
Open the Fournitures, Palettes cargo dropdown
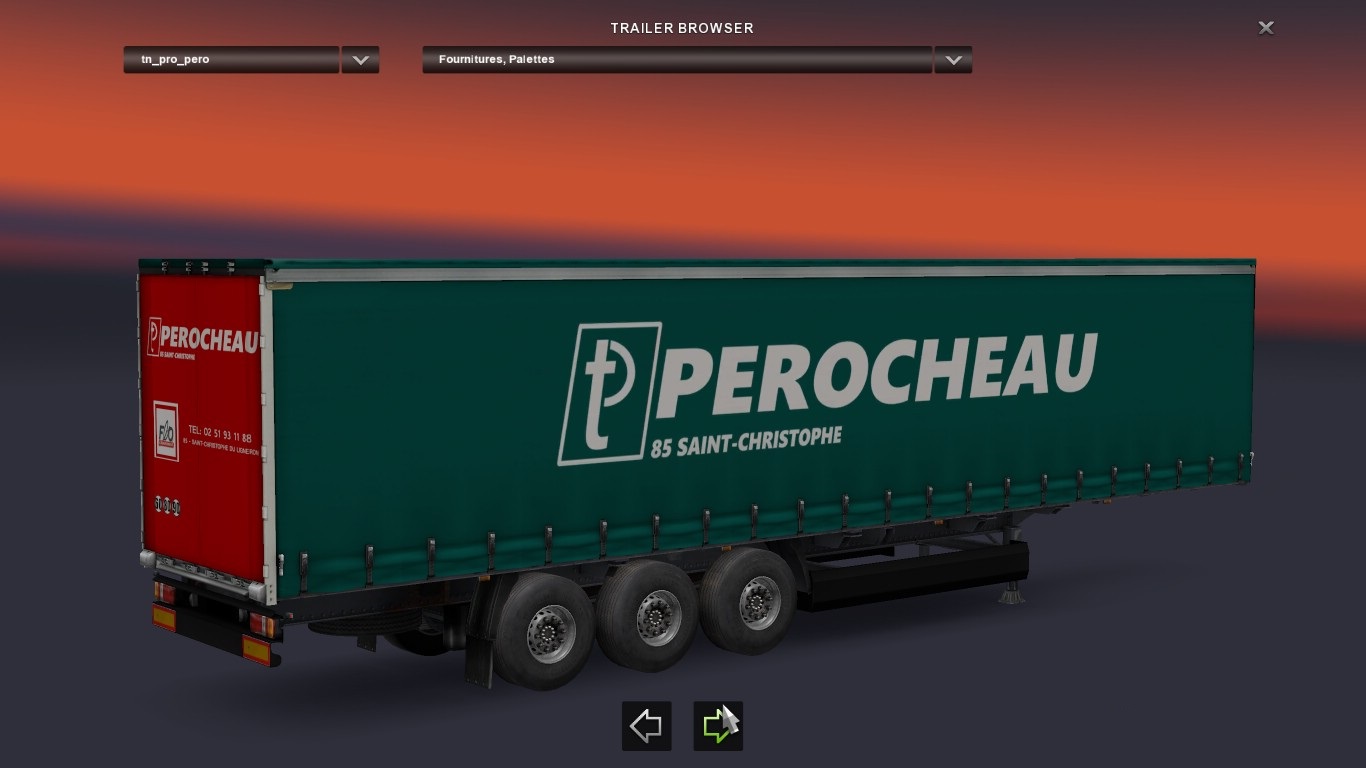pos(676,60)
